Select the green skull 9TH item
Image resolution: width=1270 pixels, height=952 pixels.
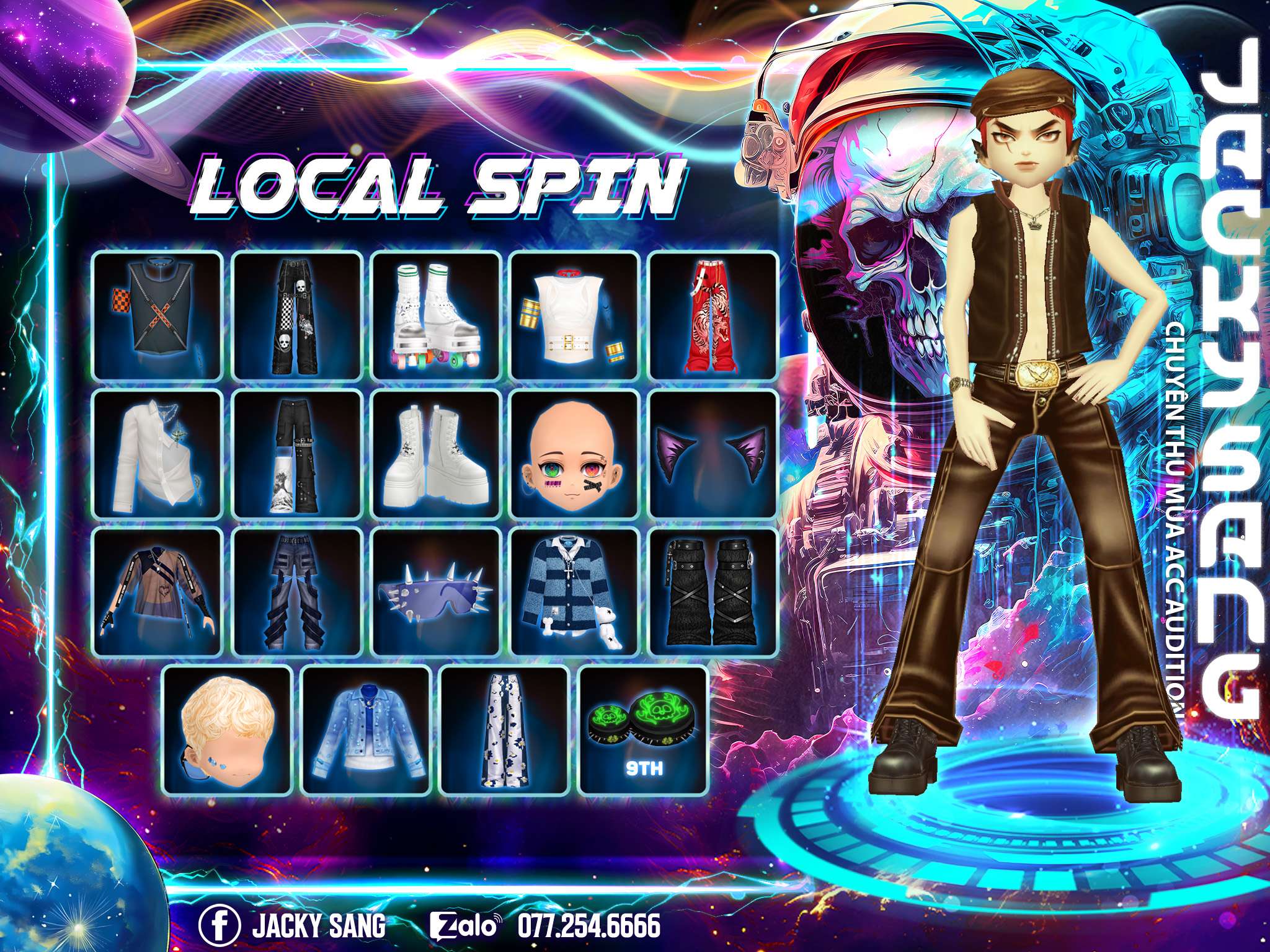point(644,731)
